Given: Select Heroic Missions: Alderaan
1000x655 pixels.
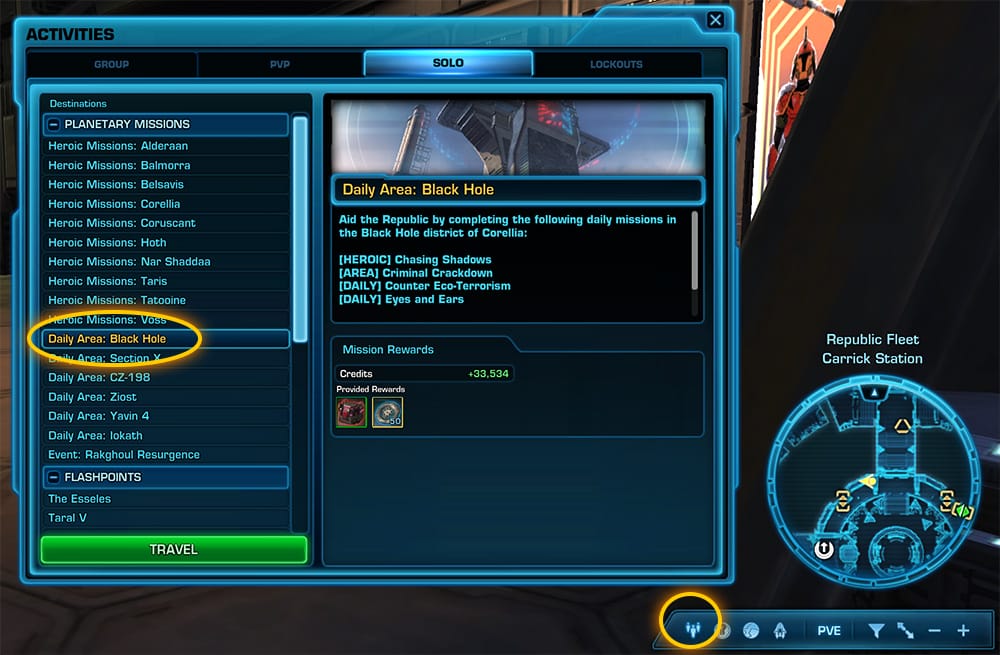Looking at the screenshot, I should click(x=118, y=146).
